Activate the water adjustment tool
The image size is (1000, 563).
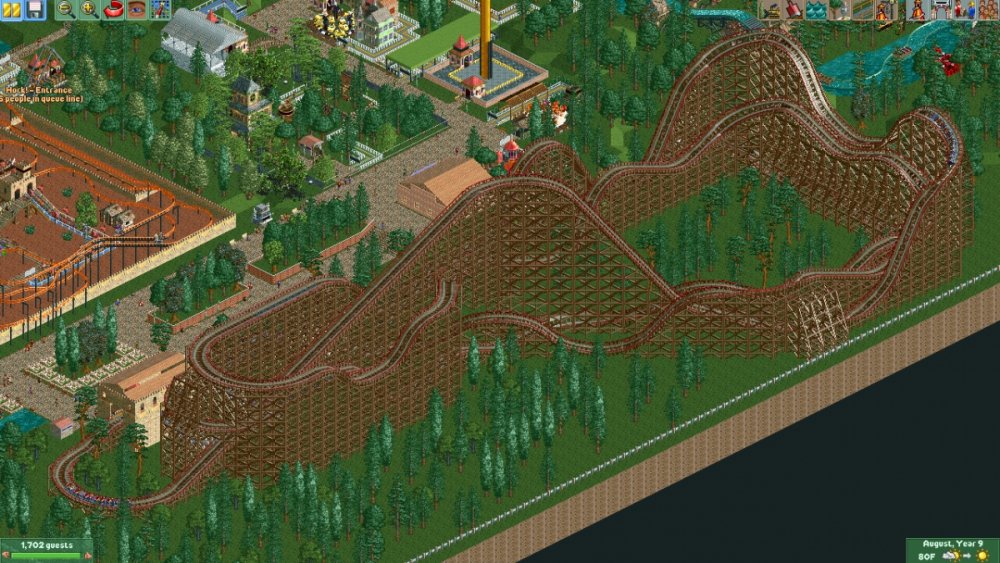816,10
